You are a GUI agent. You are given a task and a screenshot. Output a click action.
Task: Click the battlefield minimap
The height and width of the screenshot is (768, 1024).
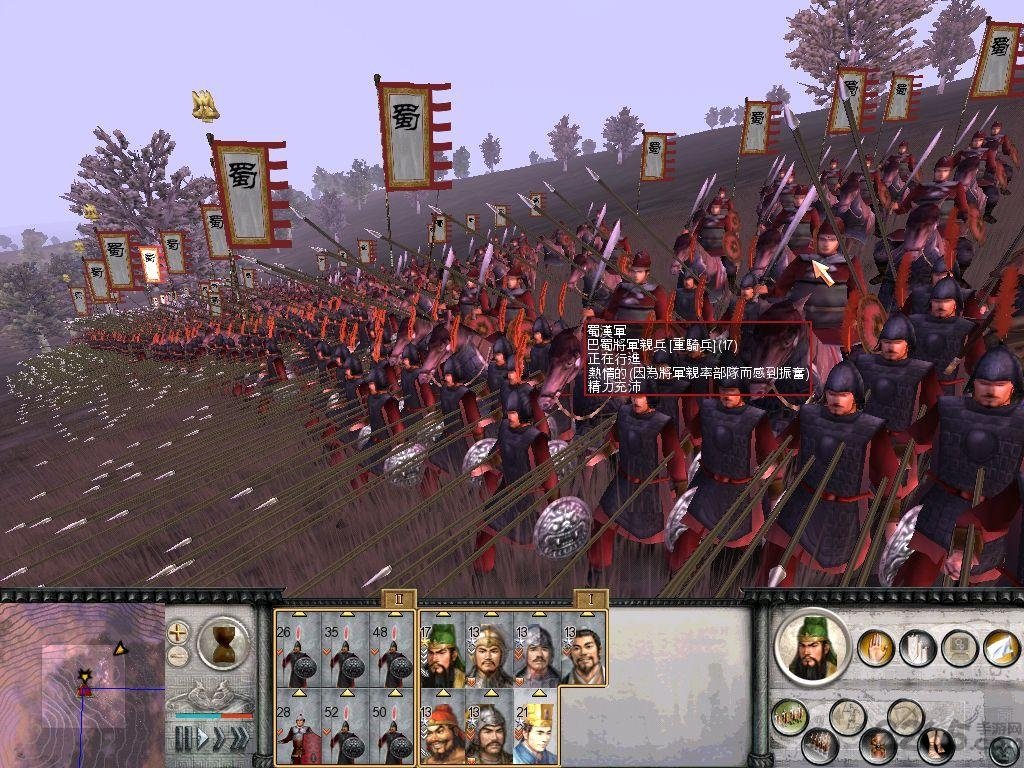pyautogui.click(x=80, y=680)
